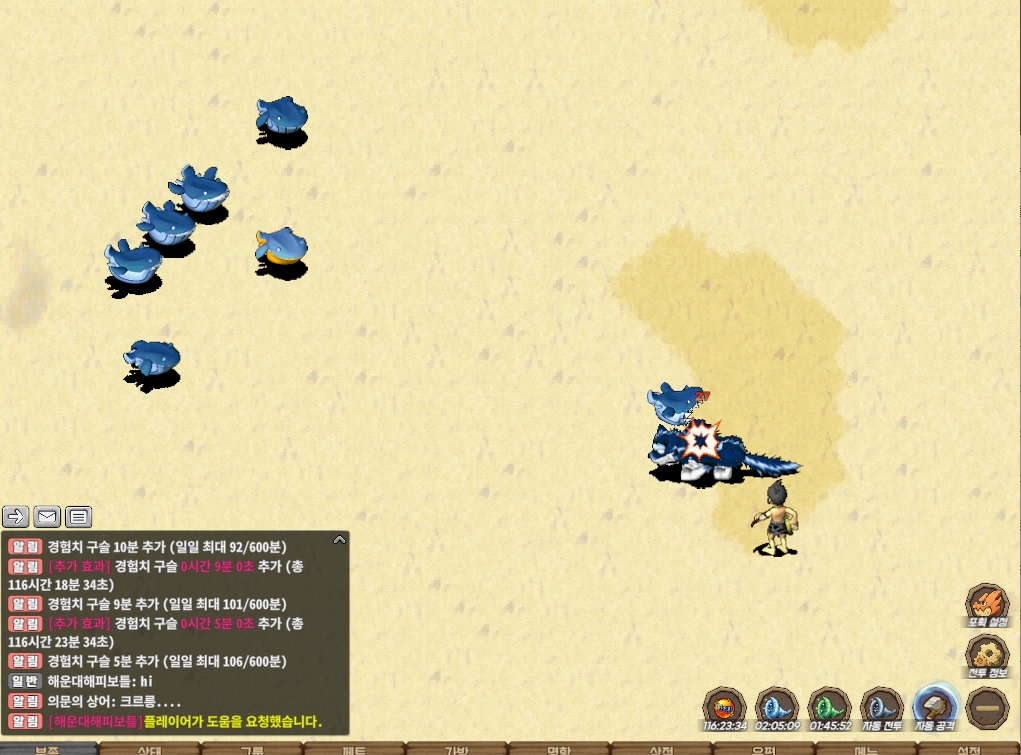Open the 상태 status tab
This screenshot has width=1021, height=755.
(150, 749)
